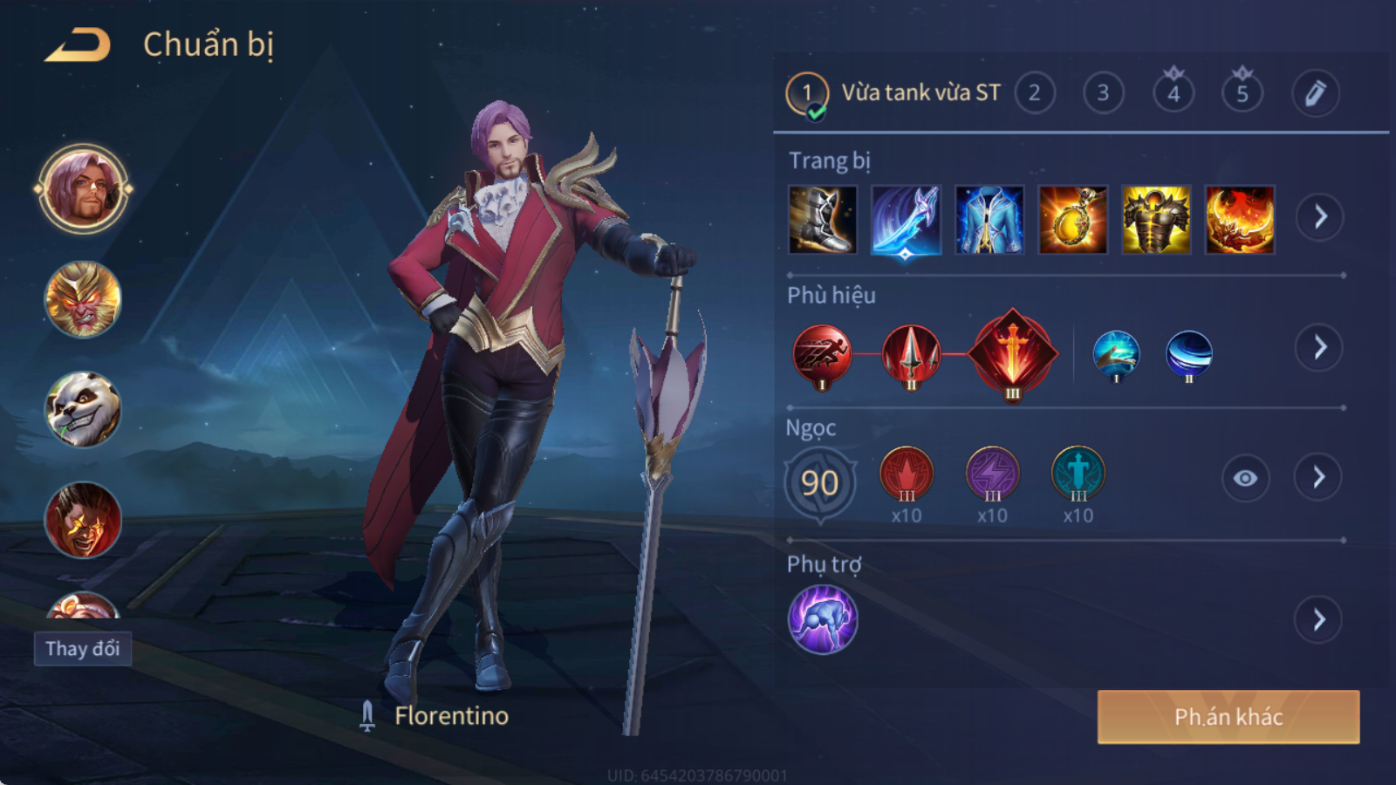The width and height of the screenshot is (1396, 785).
Task: Pick the panda hero portrait
Action: coord(83,409)
